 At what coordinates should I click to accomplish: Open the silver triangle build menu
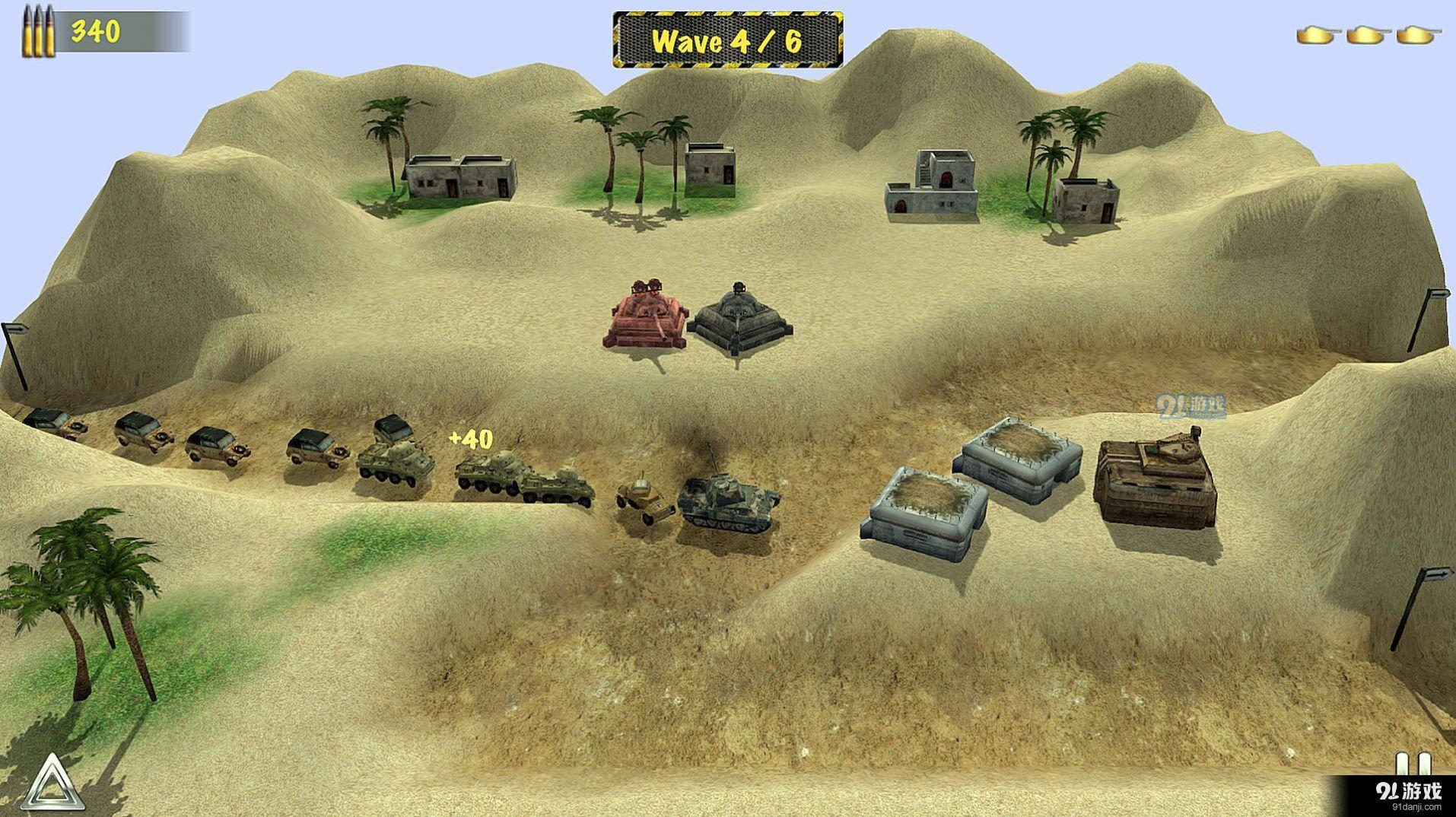(x=52, y=784)
